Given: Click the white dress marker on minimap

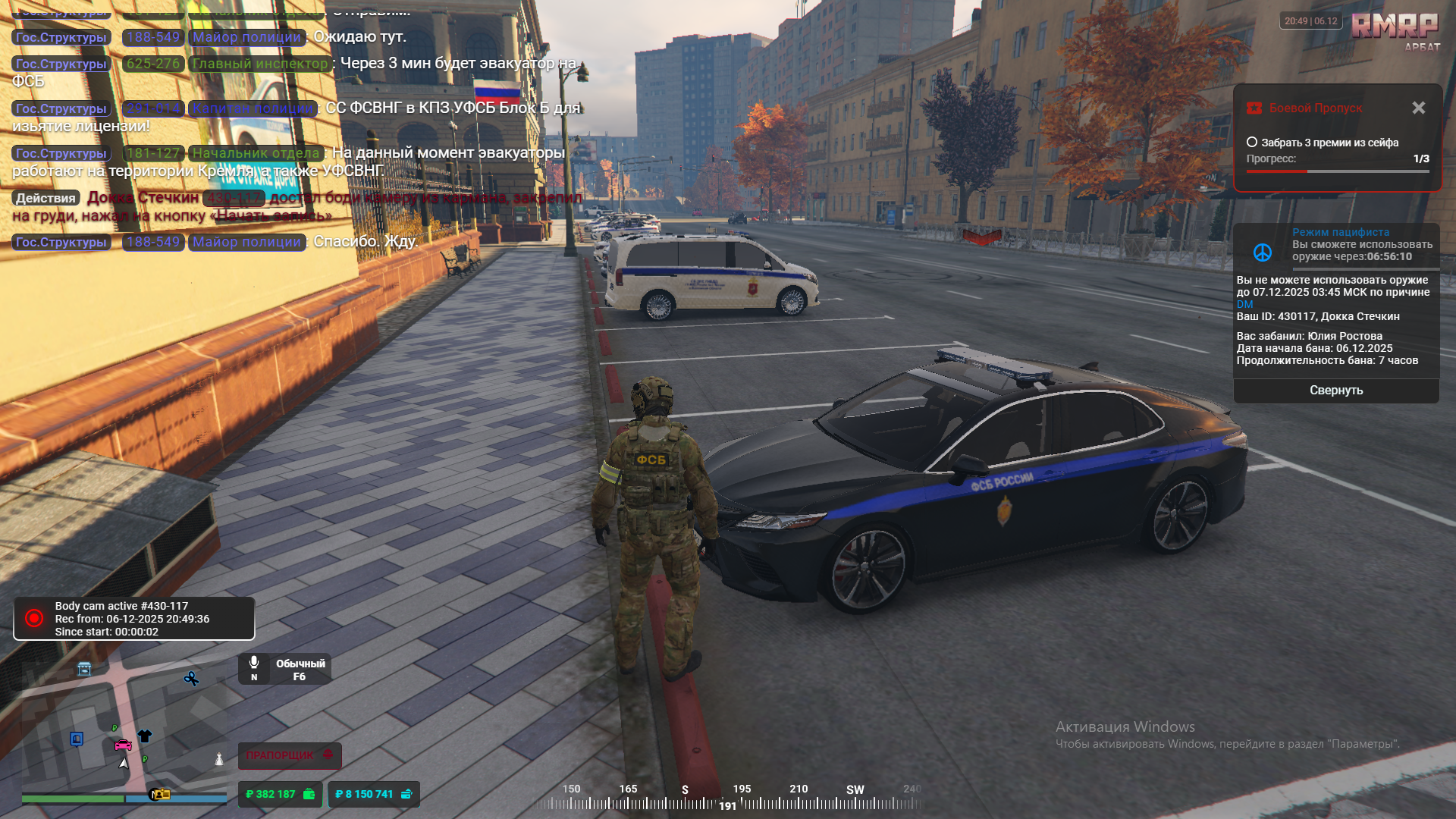Looking at the screenshot, I should click(x=219, y=759).
